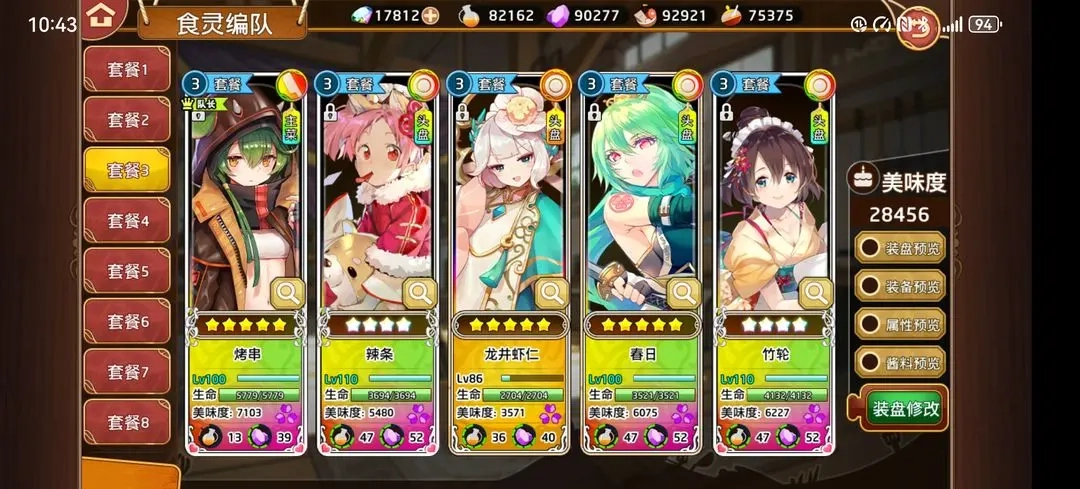View 竹轮 details via magnifier
Image resolution: width=1080 pixels, height=489 pixels.
click(816, 293)
